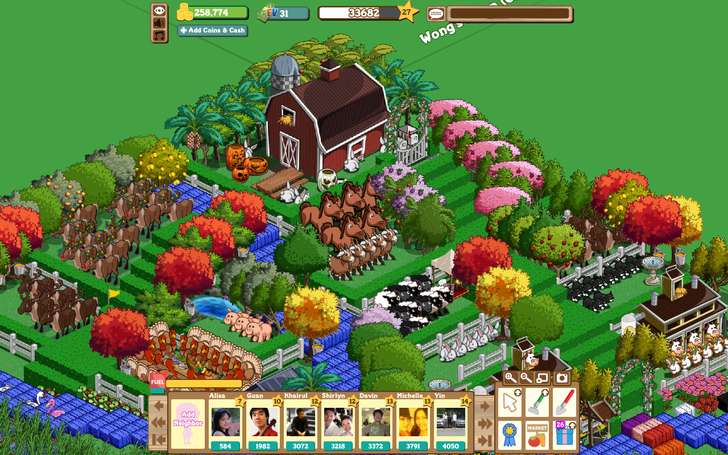The height and width of the screenshot is (455, 728).
Task: Visit Yin's farm from the neighbor bar
Action: click(x=449, y=420)
